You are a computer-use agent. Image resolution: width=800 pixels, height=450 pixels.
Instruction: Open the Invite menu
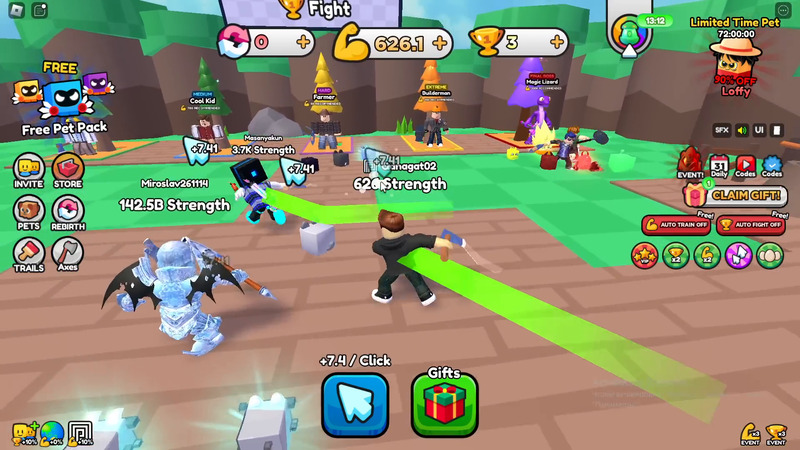[29, 170]
